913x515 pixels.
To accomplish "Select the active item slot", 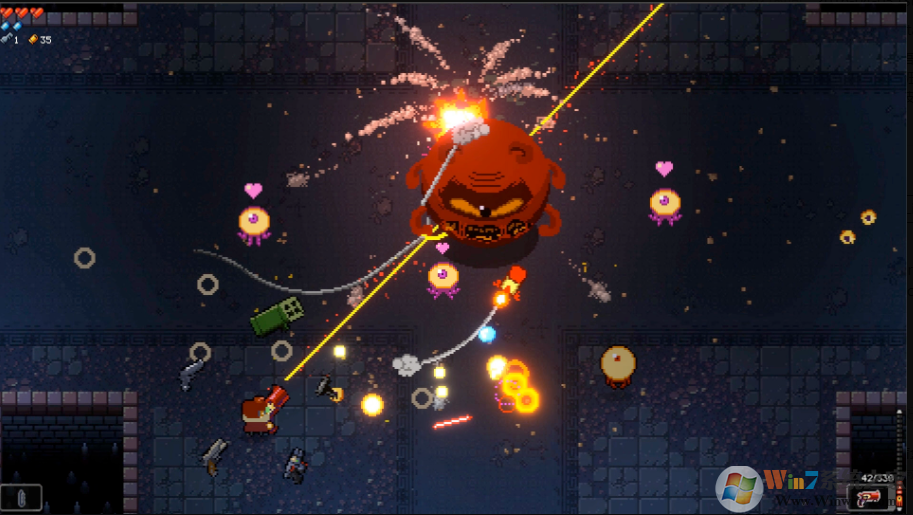I will [21, 497].
